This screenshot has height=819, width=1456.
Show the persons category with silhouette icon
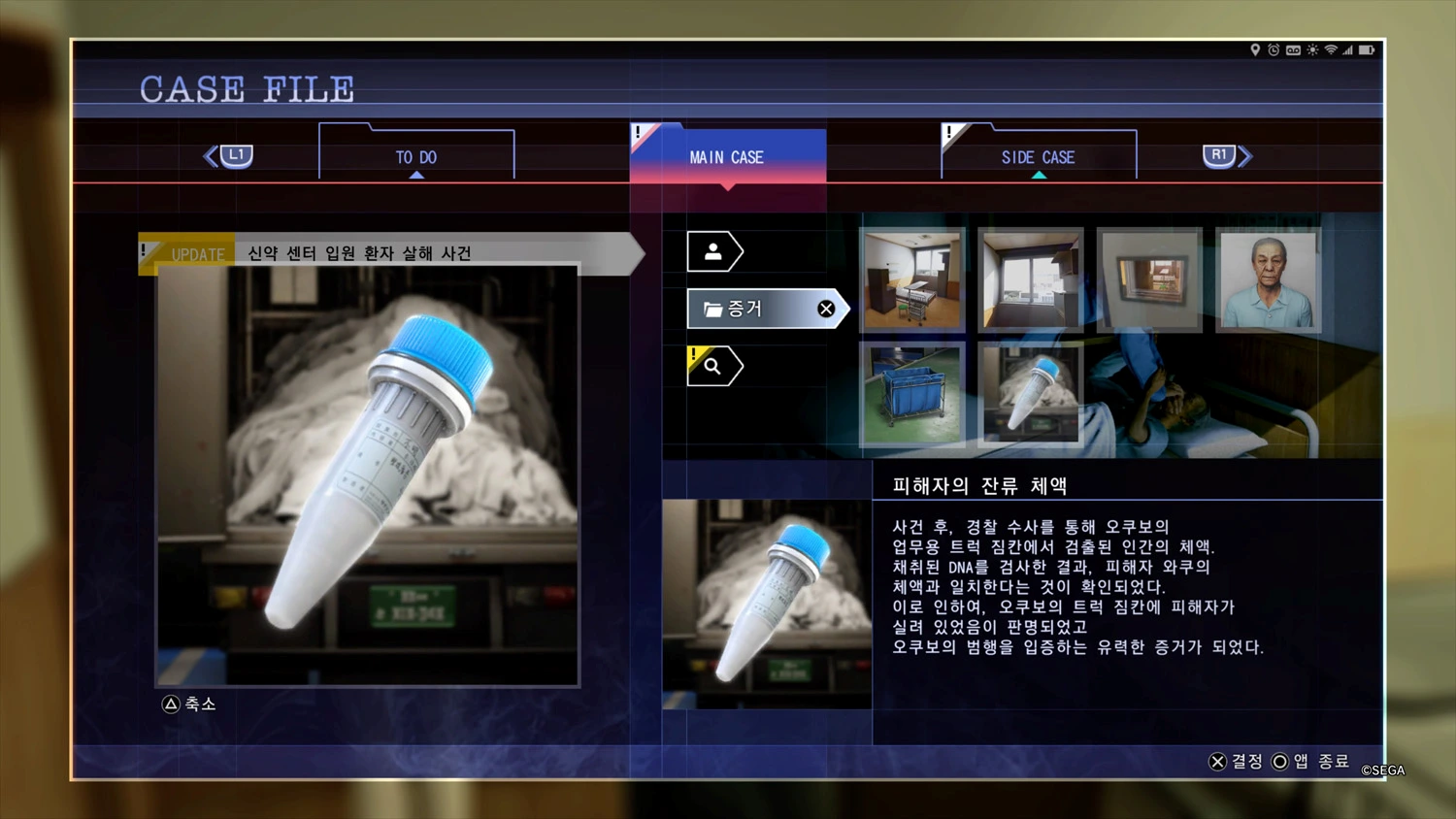coord(713,252)
